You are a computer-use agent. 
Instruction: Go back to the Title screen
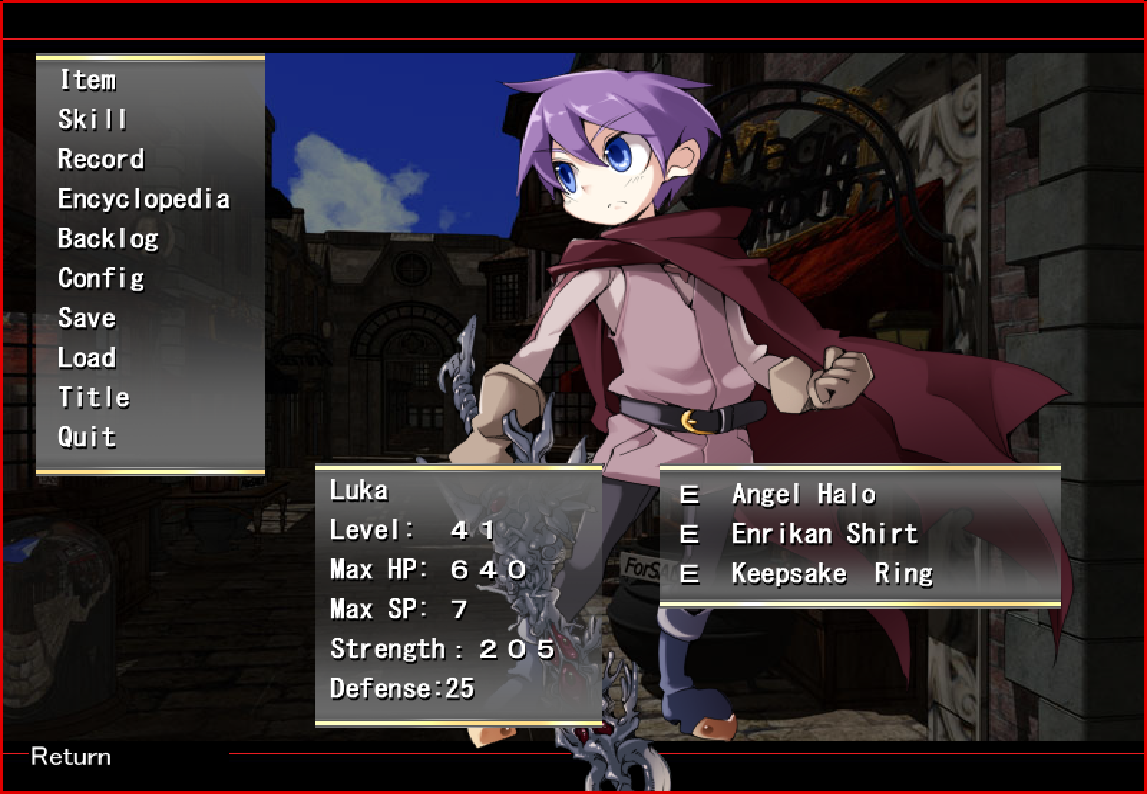[x=94, y=397]
